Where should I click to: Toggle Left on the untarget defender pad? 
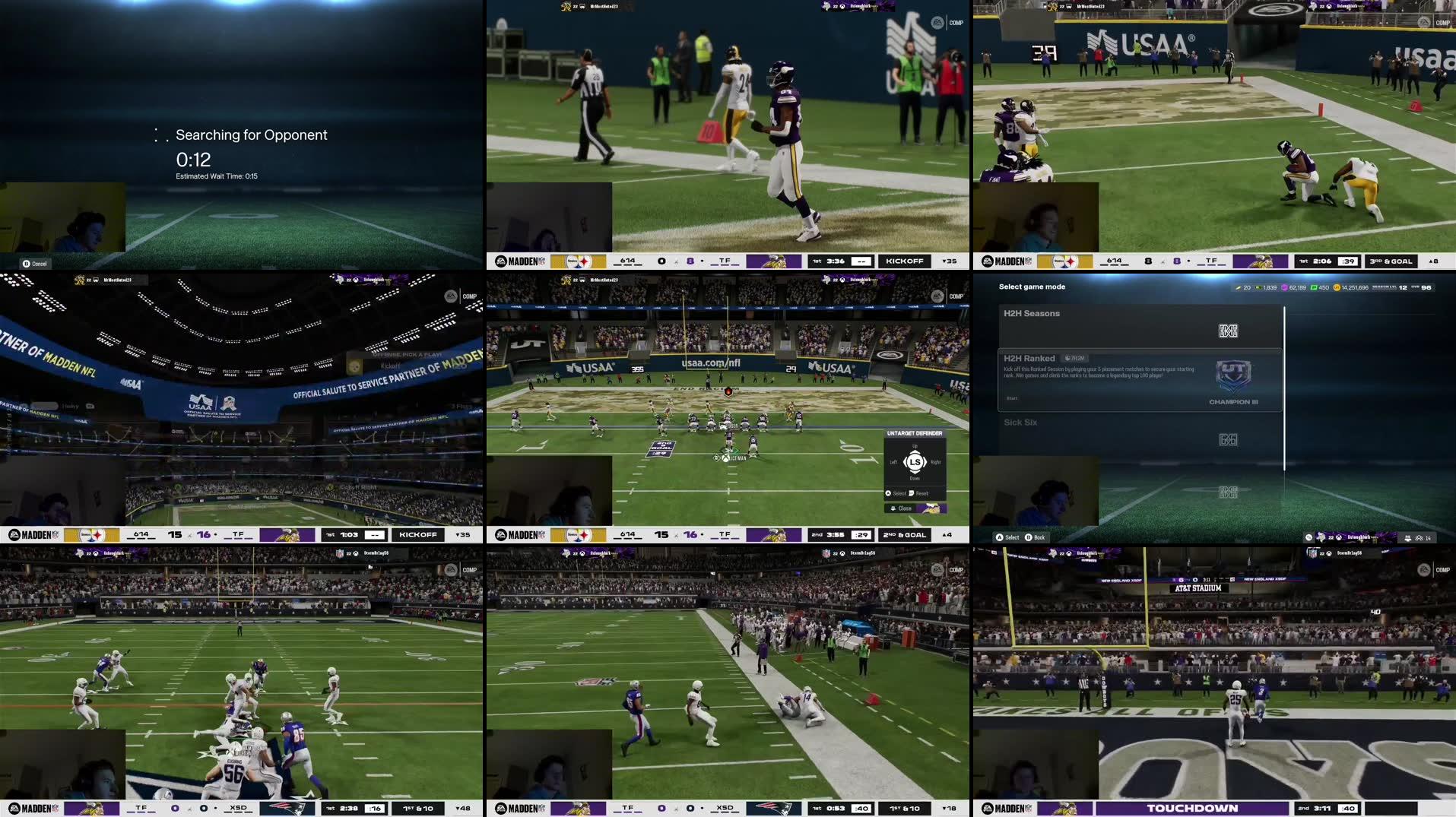(894, 462)
